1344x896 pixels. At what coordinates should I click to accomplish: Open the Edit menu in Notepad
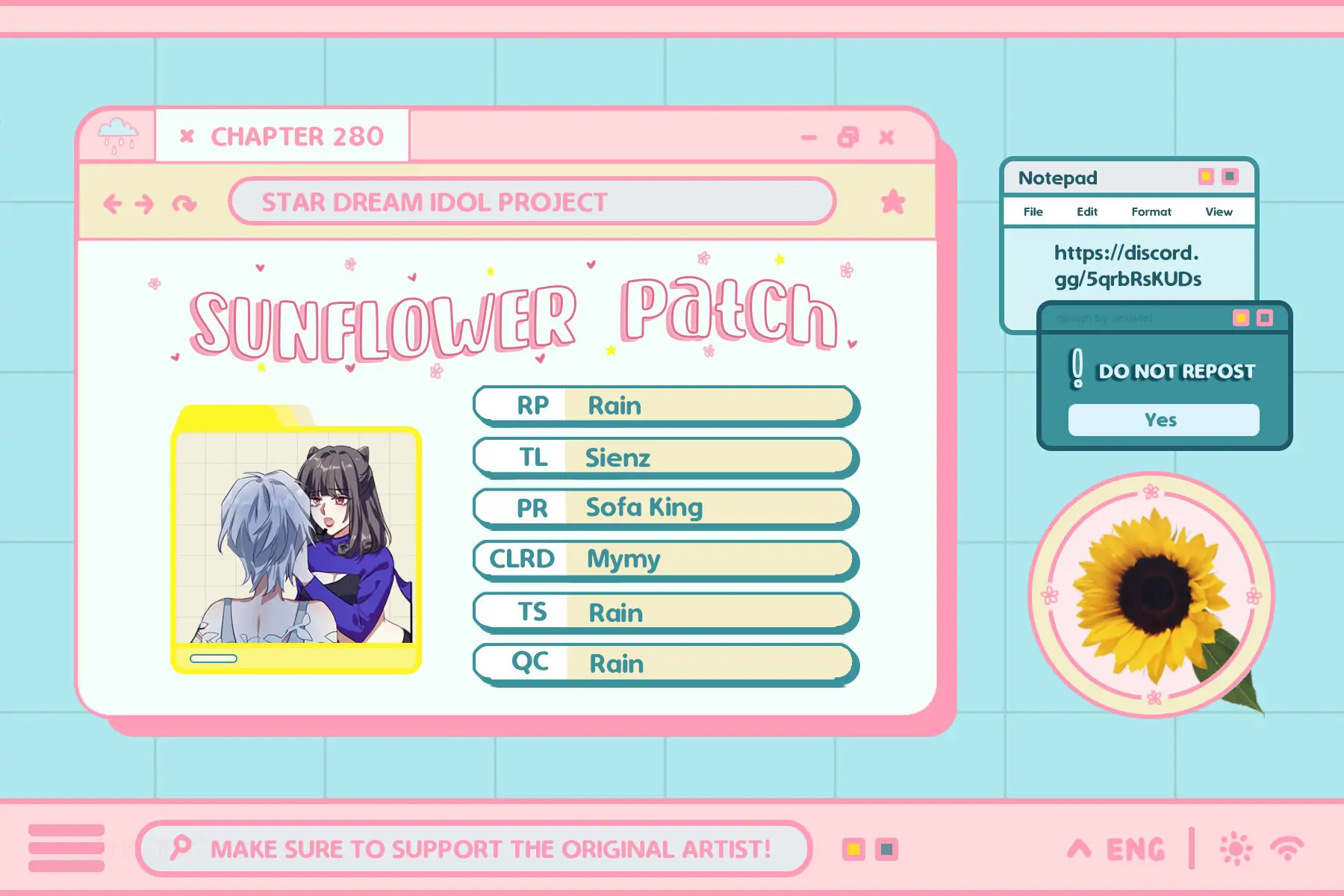(1086, 212)
